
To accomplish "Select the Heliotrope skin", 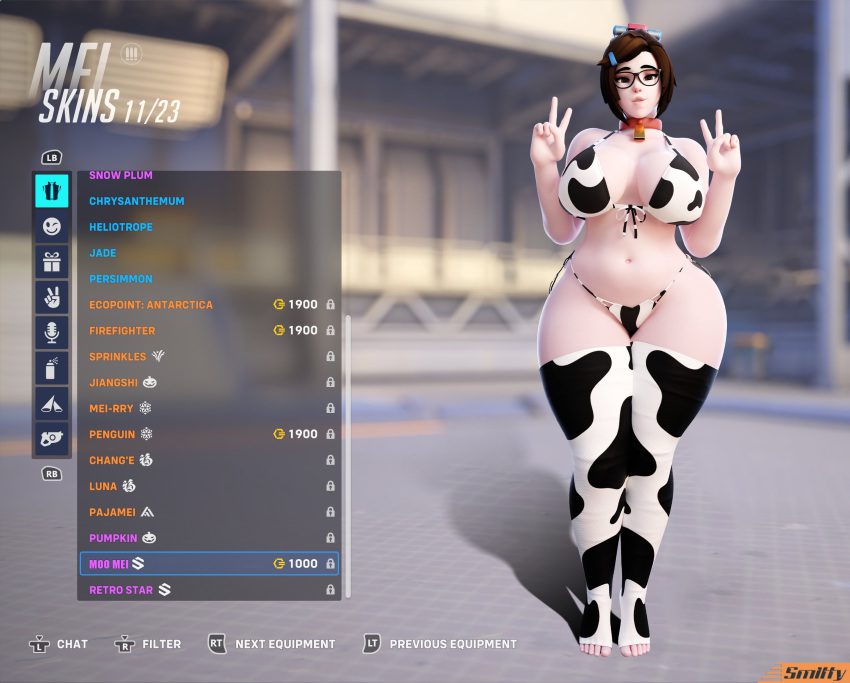I will 121,227.
